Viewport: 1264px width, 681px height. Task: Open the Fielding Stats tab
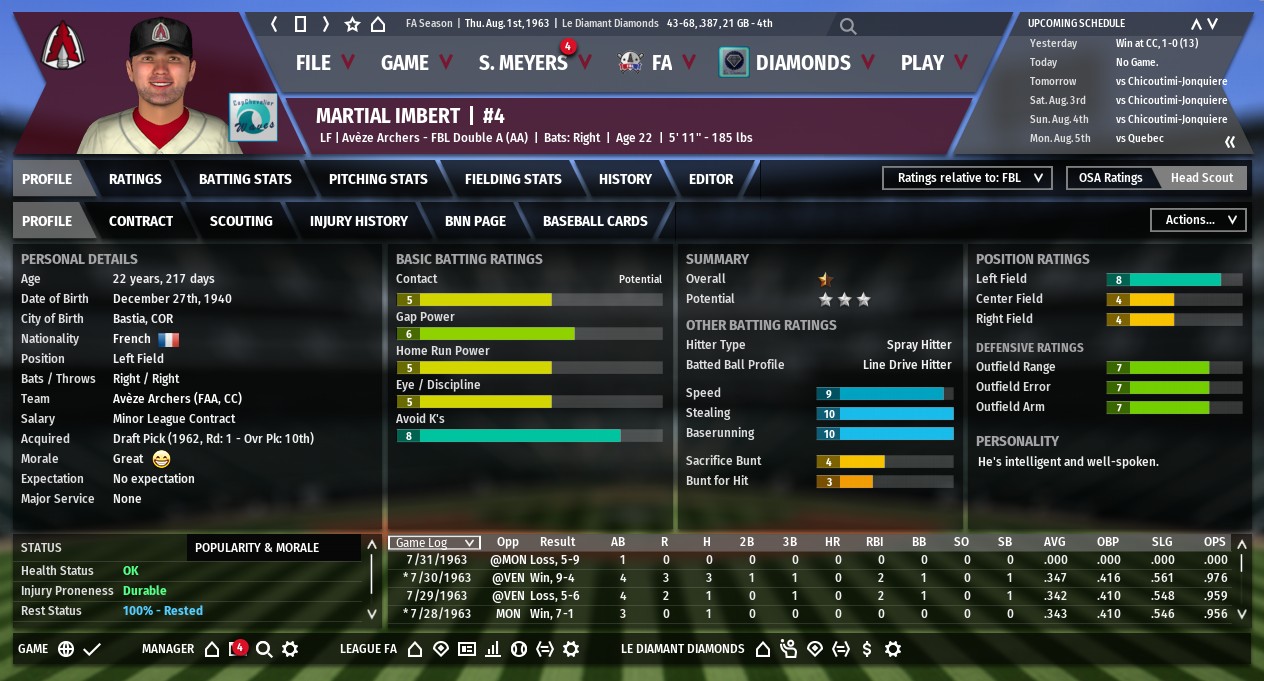(513, 179)
